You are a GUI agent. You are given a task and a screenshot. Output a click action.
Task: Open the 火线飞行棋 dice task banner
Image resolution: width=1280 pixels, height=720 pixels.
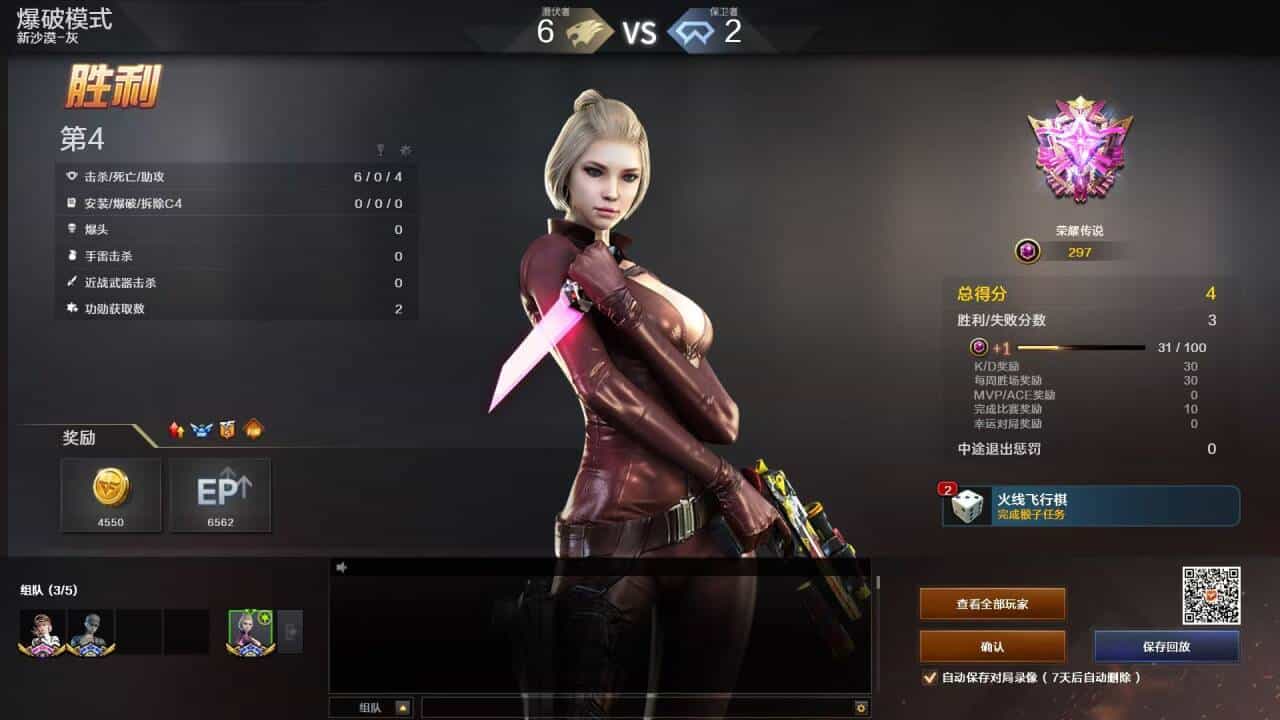pos(1090,506)
